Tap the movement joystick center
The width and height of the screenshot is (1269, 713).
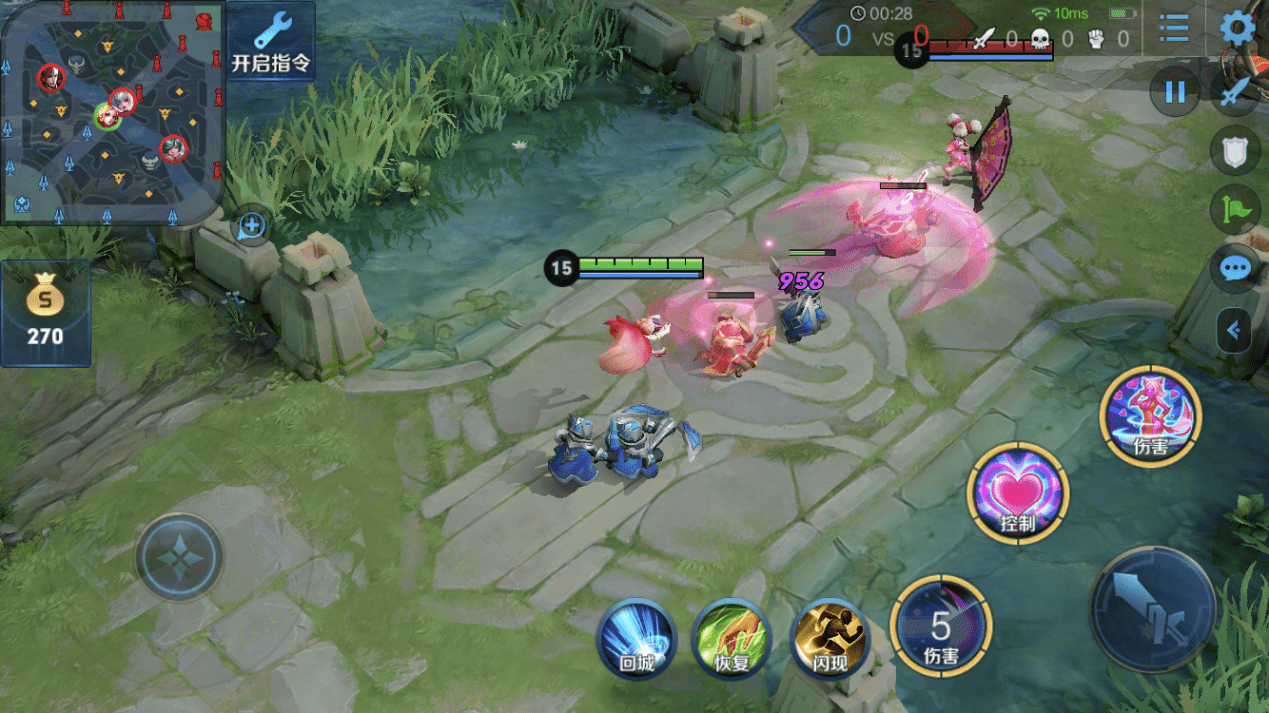coord(178,557)
